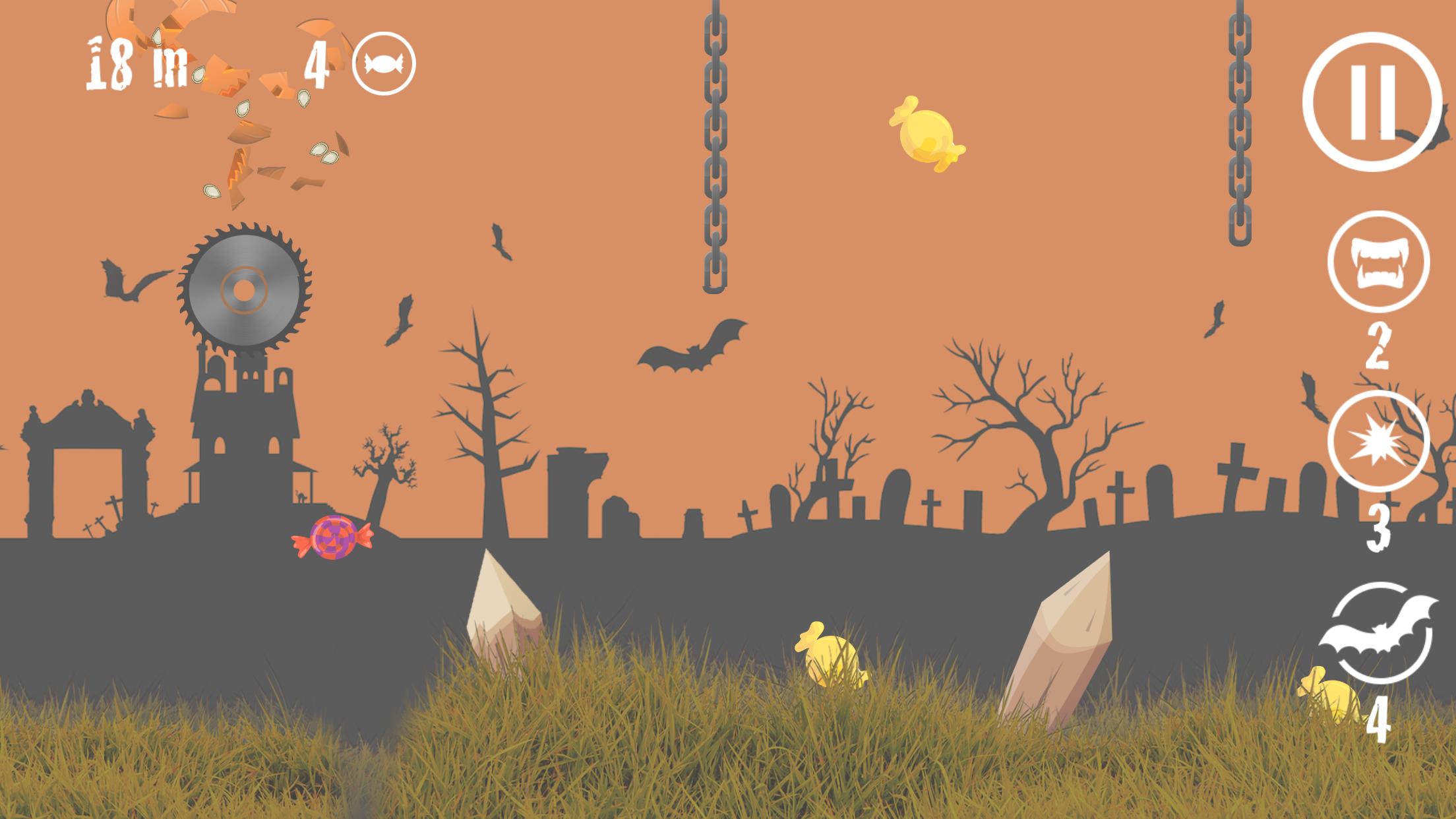Image resolution: width=1456 pixels, height=819 pixels.
Task: Activate the vampire fangs power-up
Action: 1378,262
